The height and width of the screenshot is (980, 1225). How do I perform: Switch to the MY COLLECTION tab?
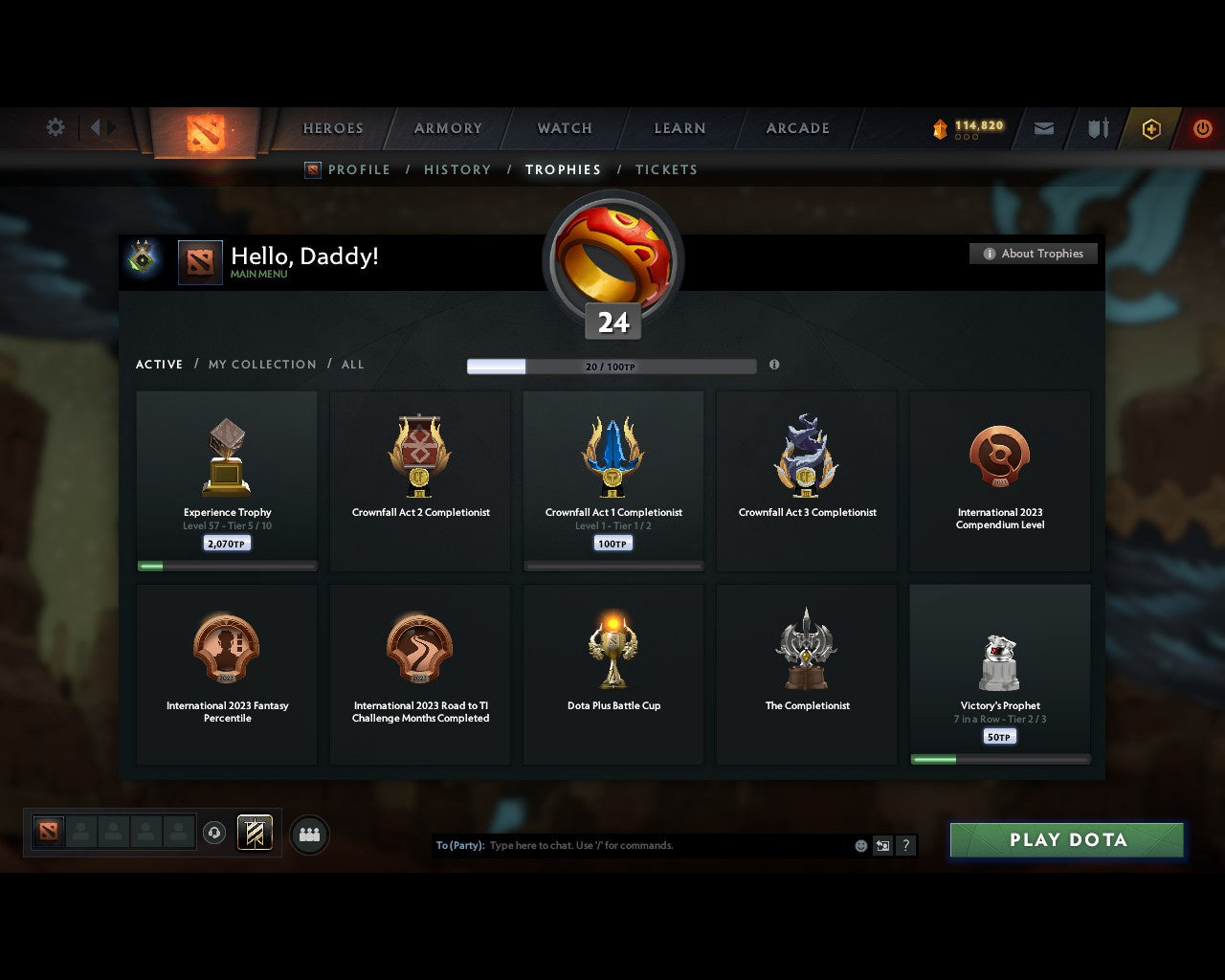pos(261,364)
